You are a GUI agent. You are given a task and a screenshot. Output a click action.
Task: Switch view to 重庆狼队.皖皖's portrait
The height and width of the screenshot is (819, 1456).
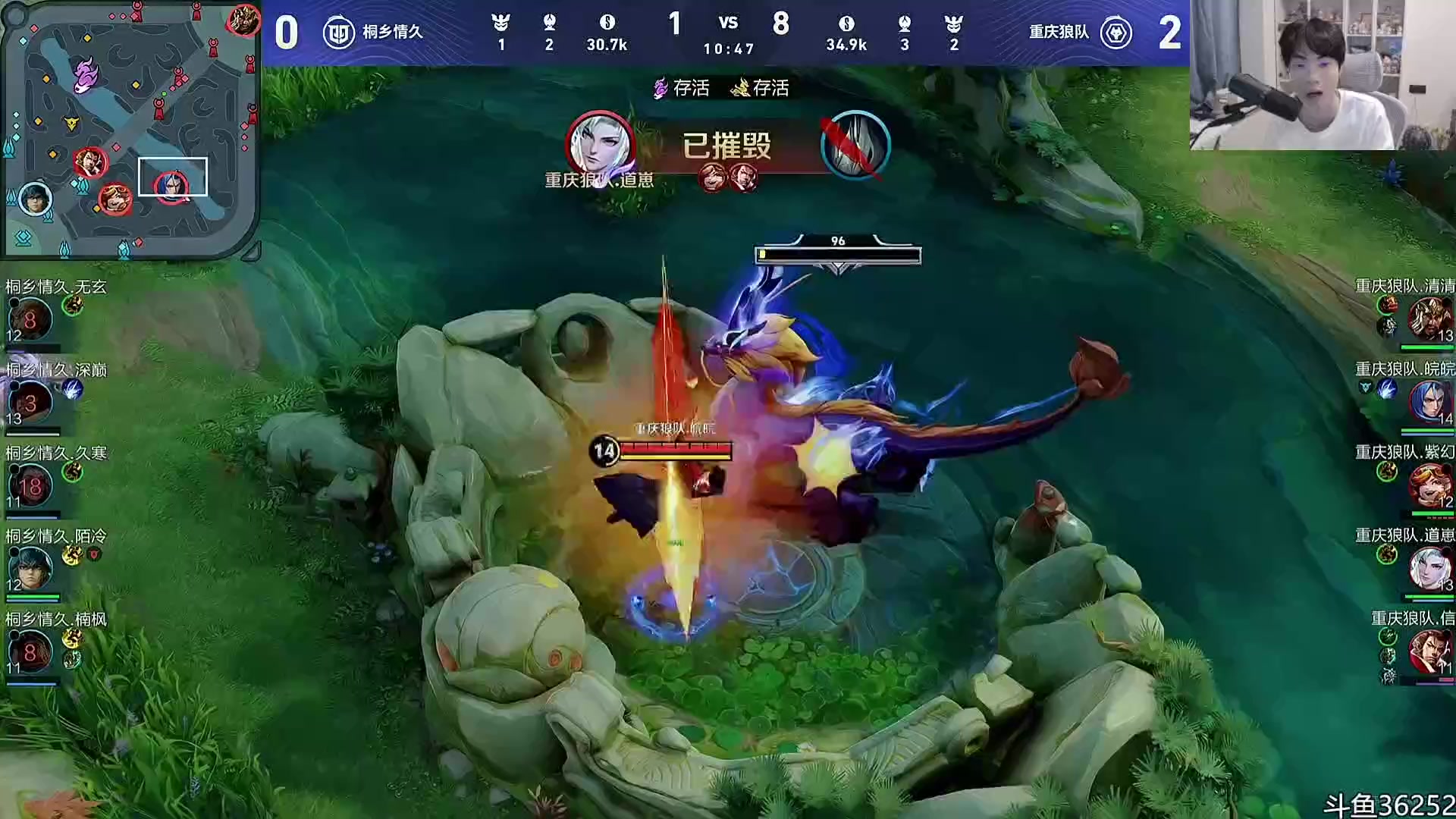(1429, 400)
